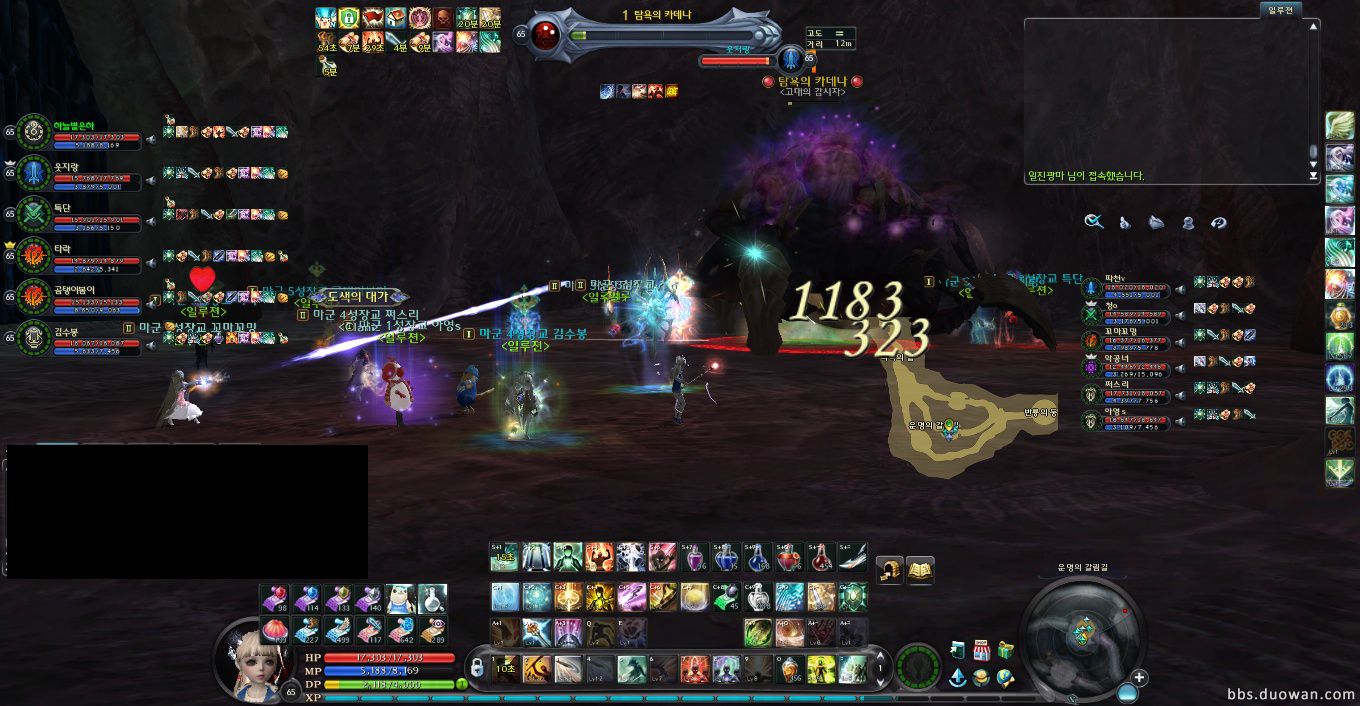Screen dimensions: 1360x706
Task: Jump chat to bottom with the scroll arrow
Action: [1314, 176]
